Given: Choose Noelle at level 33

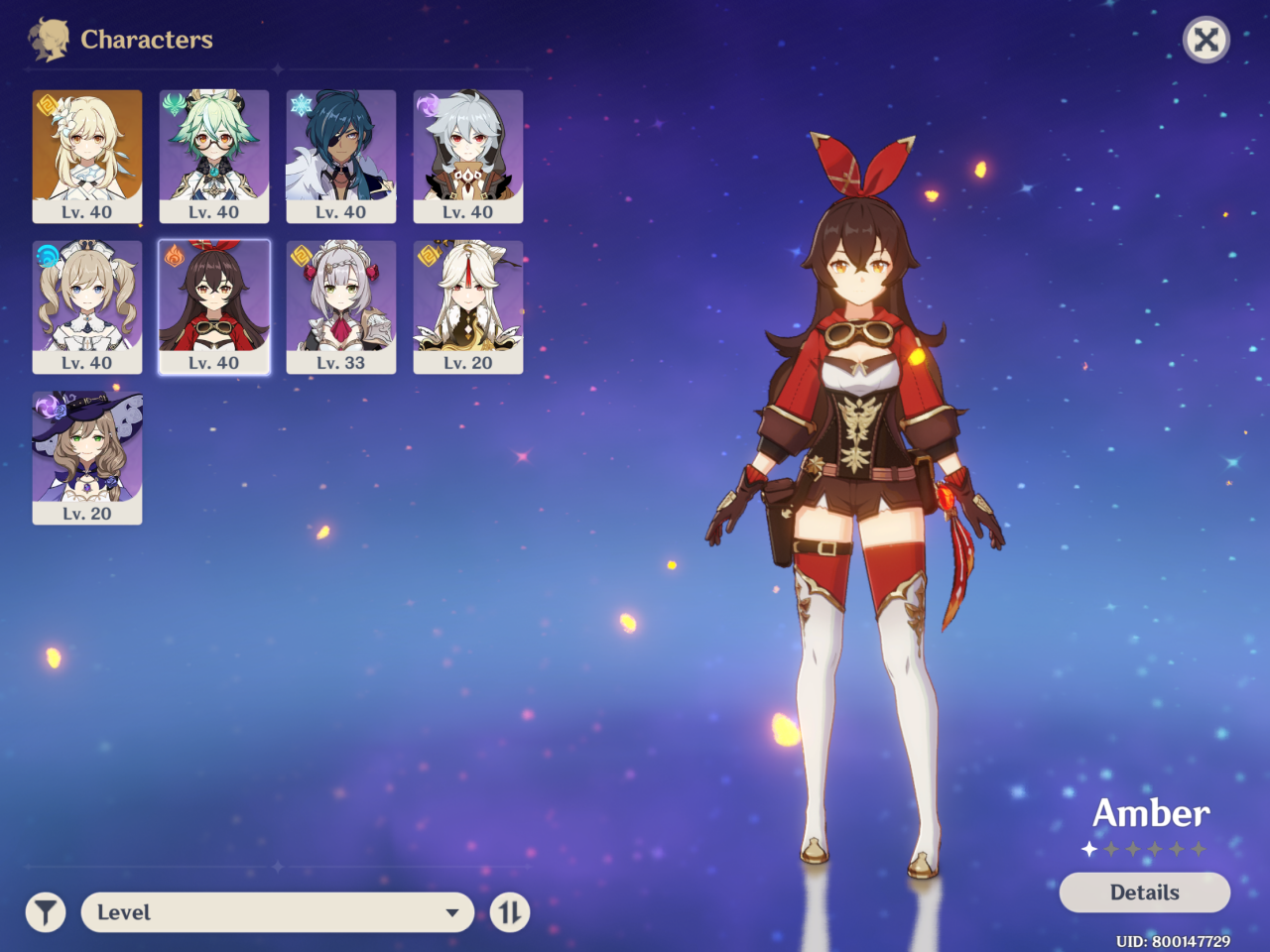Looking at the screenshot, I should tap(341, 306).
